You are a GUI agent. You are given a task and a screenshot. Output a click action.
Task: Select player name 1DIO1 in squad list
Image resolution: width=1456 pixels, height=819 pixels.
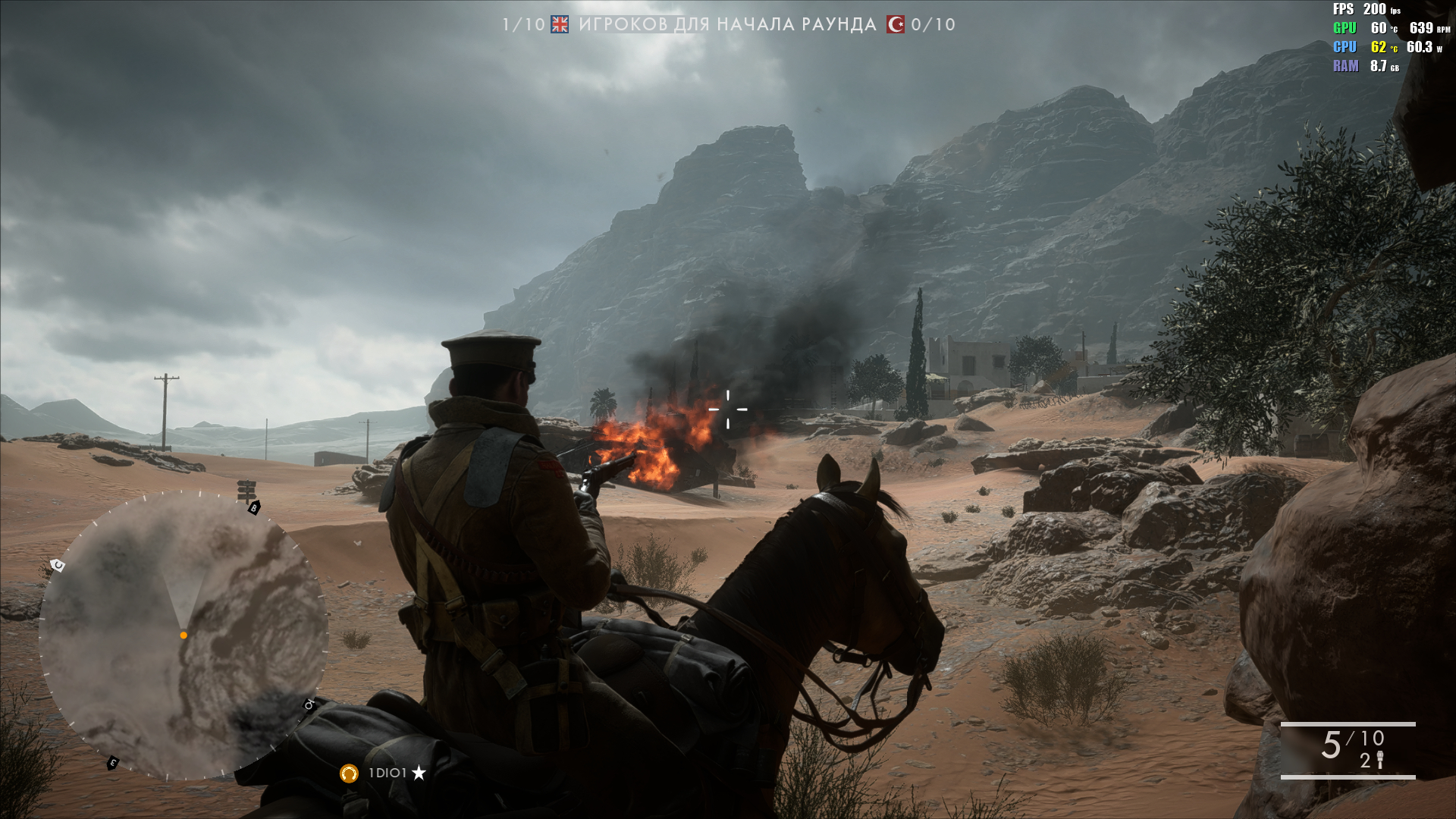tap(388, 773)
